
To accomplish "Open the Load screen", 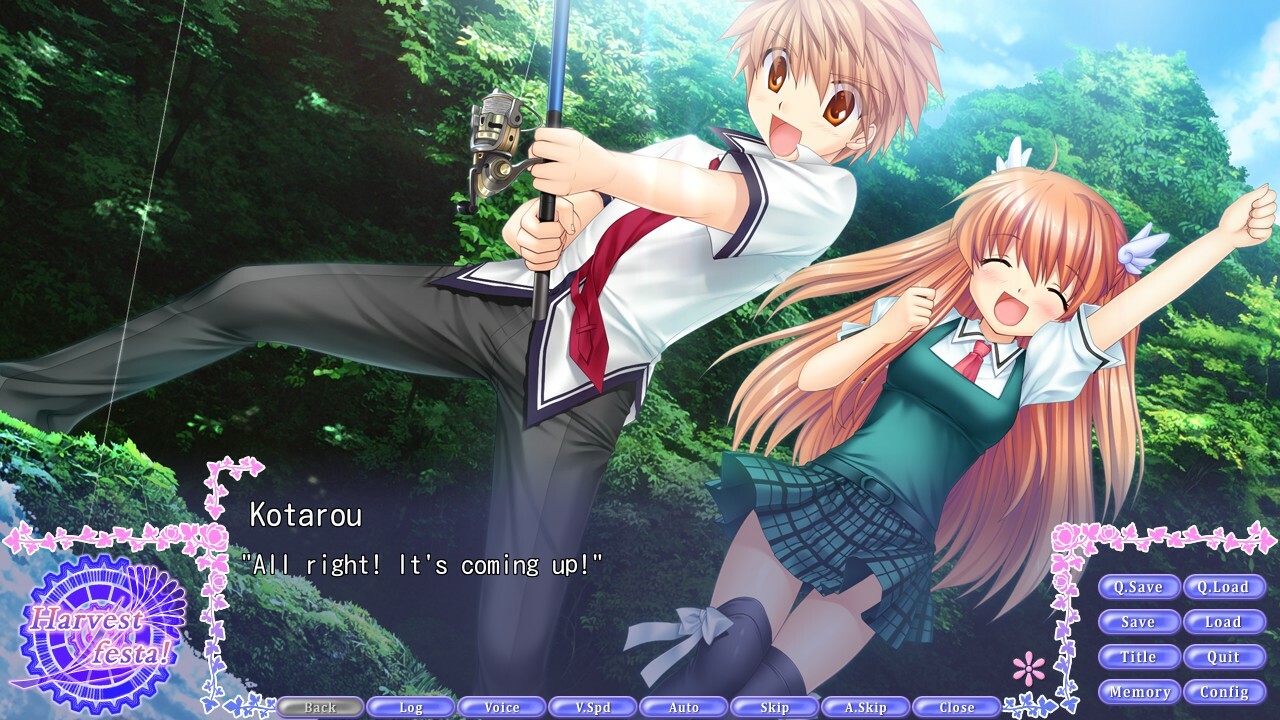I will click(x=1227, y=622).
